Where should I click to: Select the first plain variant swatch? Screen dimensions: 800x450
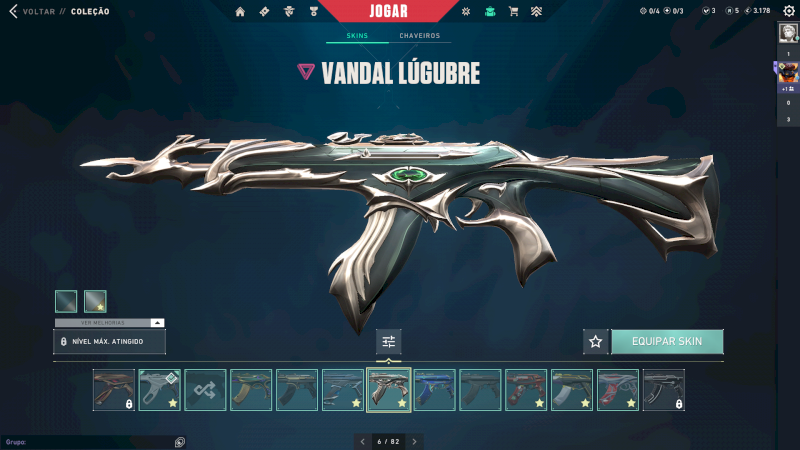tap(66, 301)
